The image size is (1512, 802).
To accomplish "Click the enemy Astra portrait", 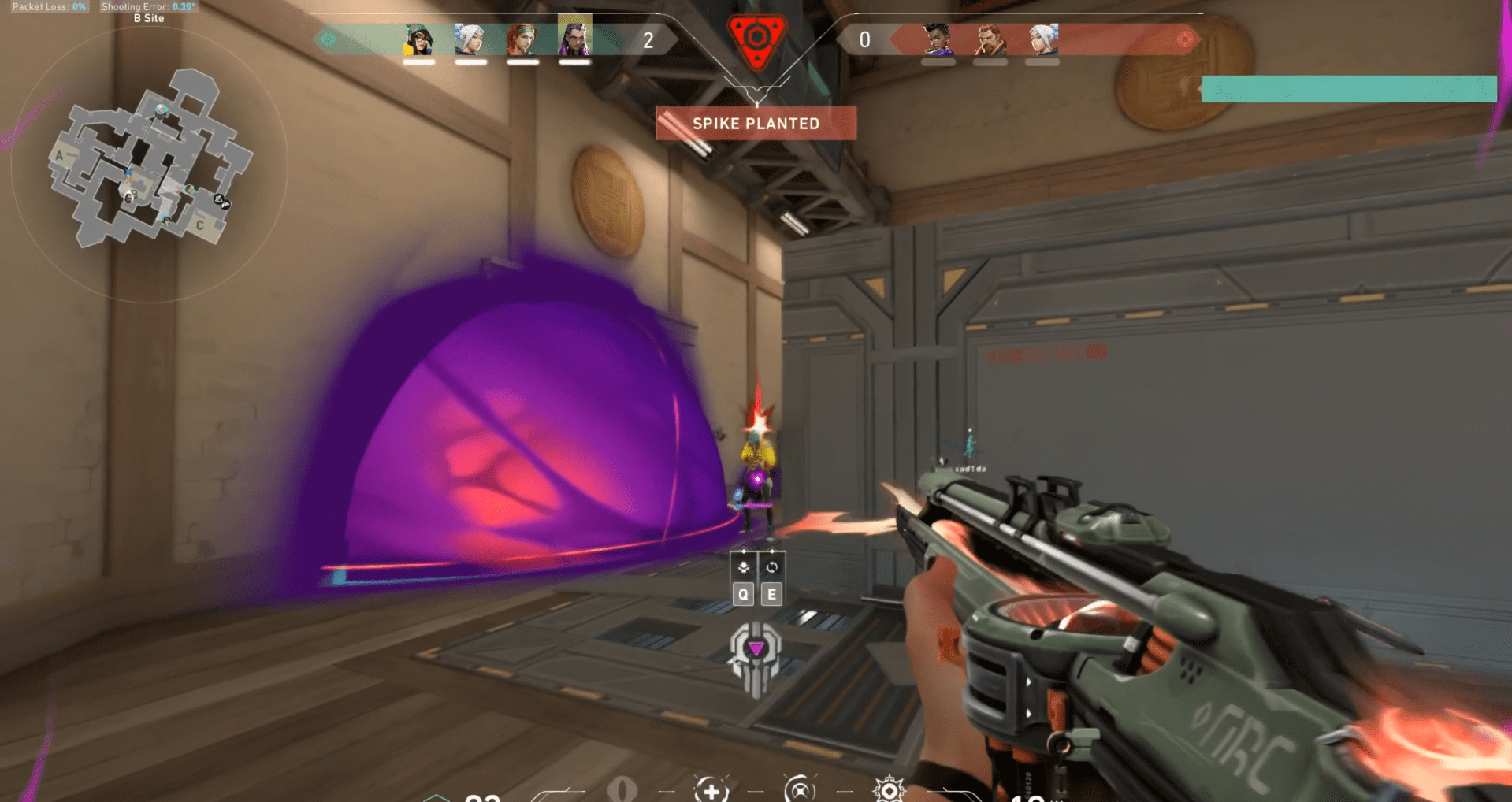I will pos(937,39).
